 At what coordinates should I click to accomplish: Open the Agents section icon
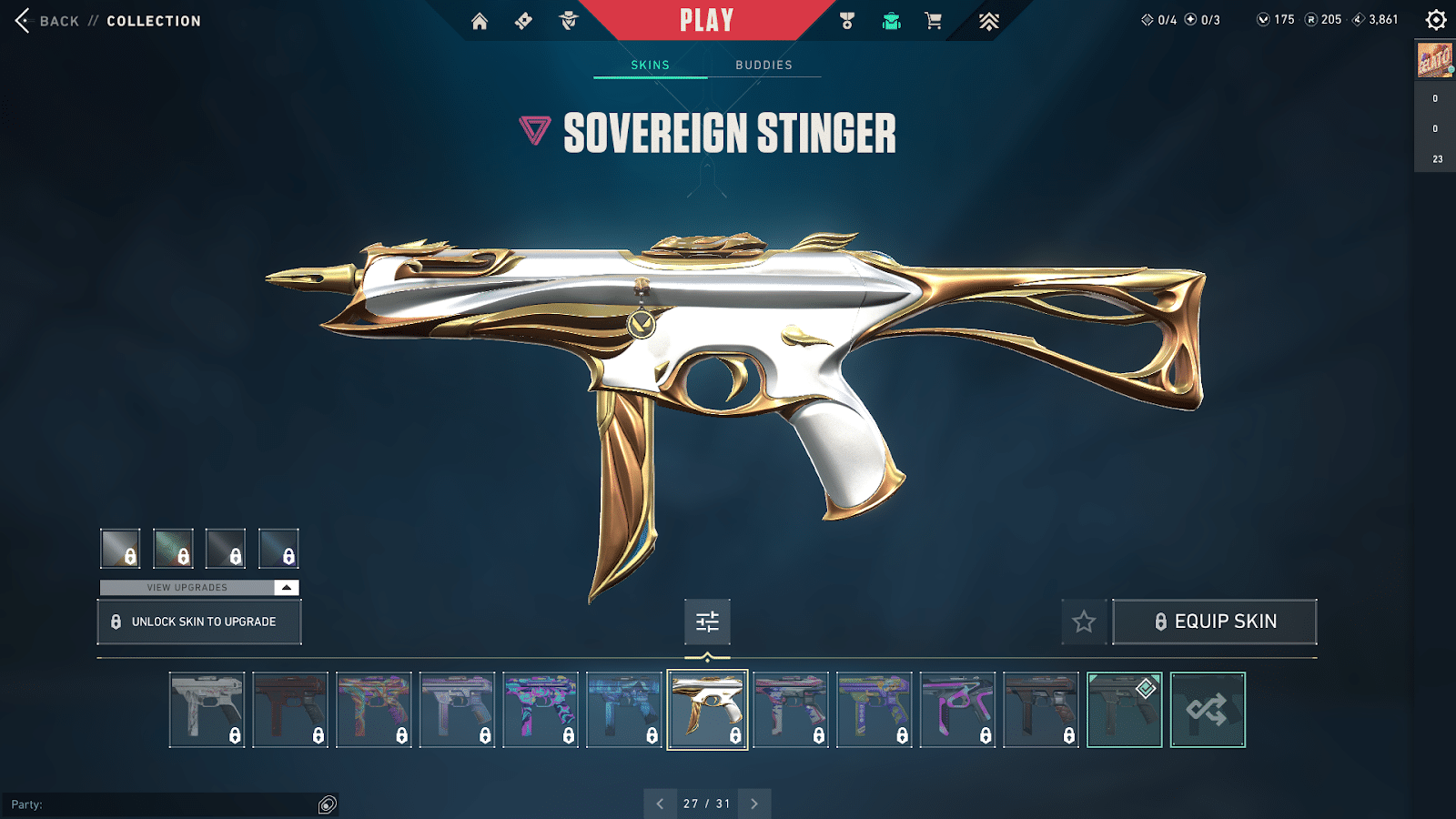click(569, 19)
